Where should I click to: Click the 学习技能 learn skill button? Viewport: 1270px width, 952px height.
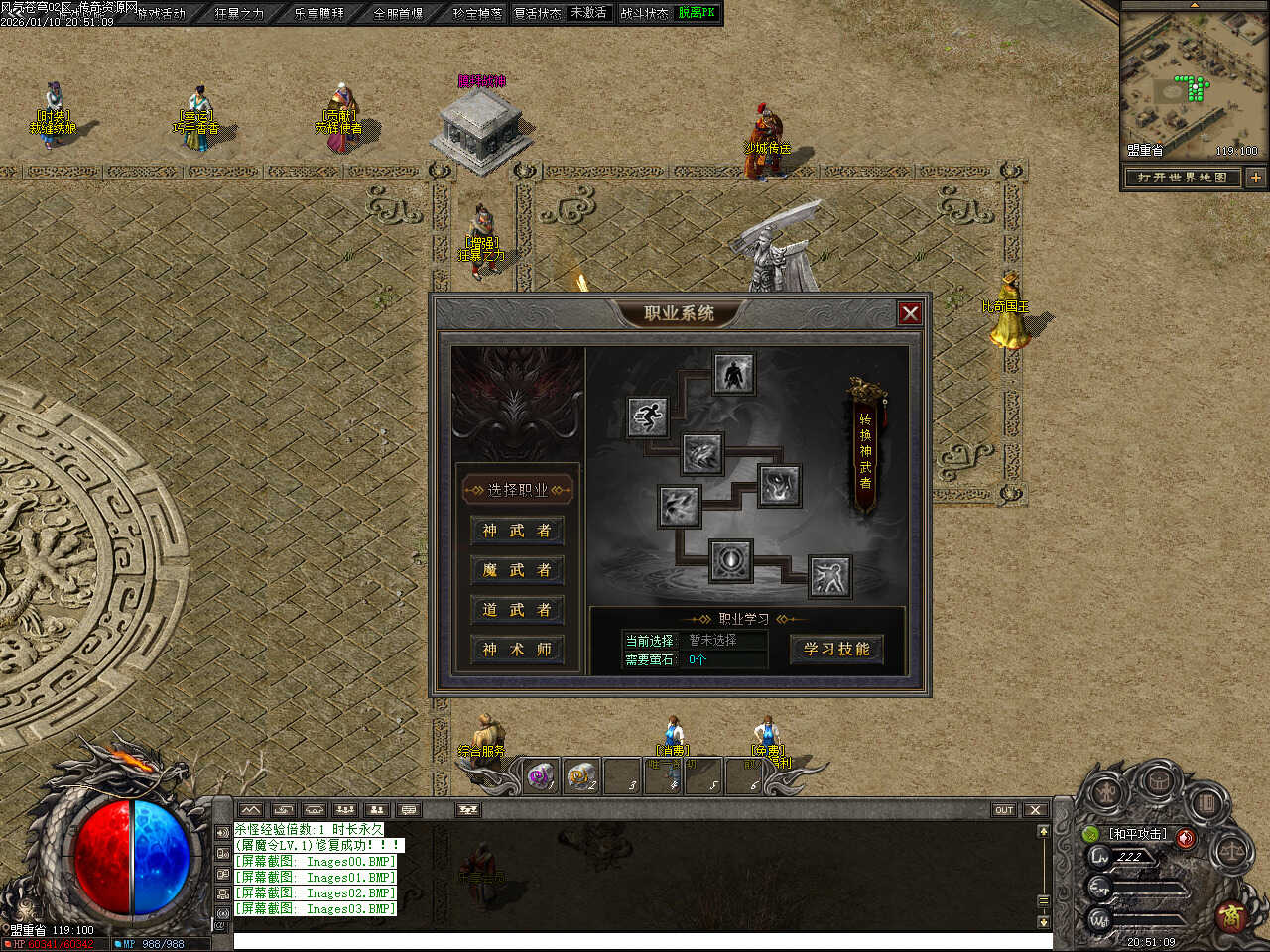pyautogui.click(x=836, y=649)
